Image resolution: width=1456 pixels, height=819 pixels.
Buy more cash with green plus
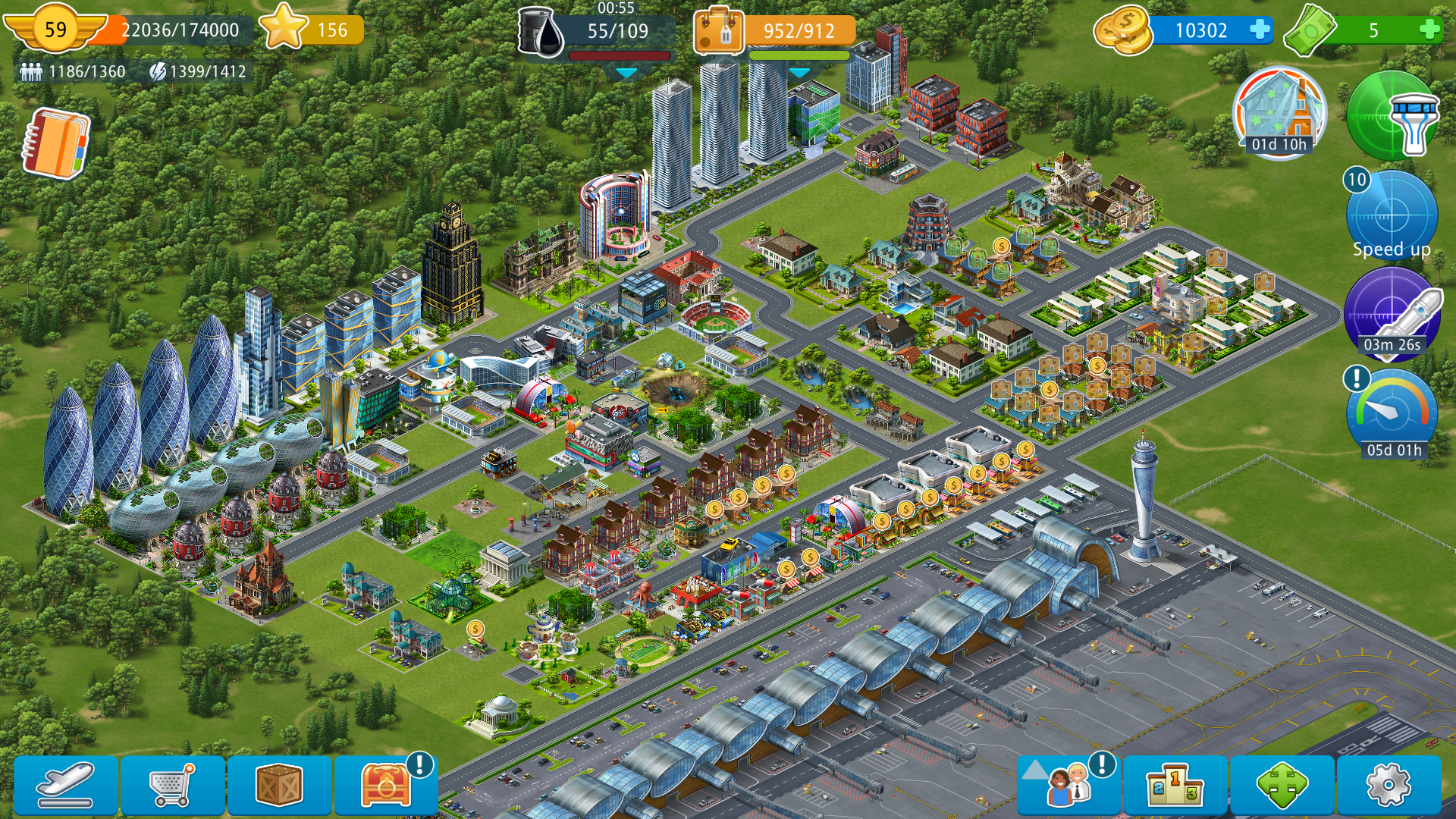click(1429, 30)
